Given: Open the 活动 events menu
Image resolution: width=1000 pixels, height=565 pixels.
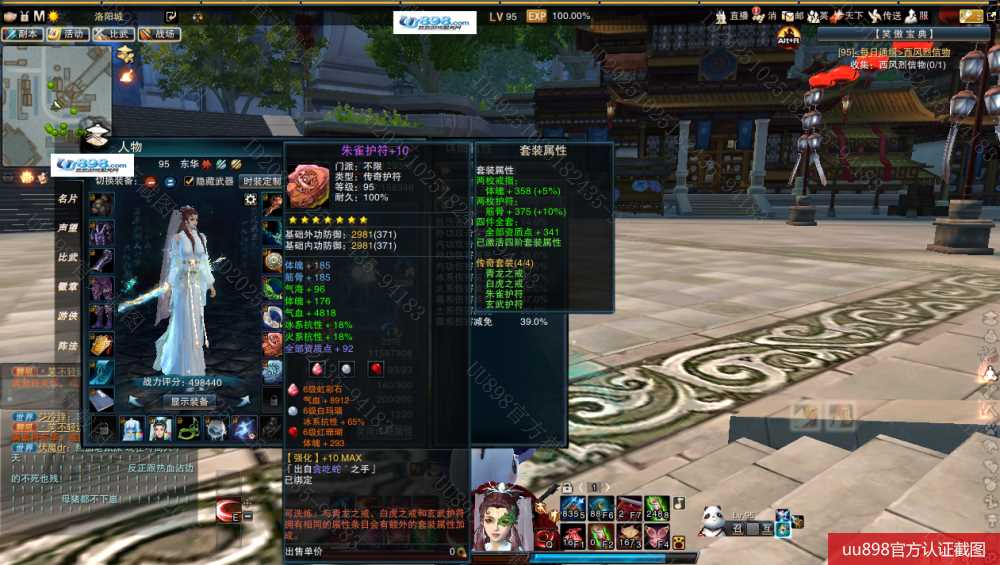Looking at the screenshot, I should pyautogui.click(x=67, y=33).
